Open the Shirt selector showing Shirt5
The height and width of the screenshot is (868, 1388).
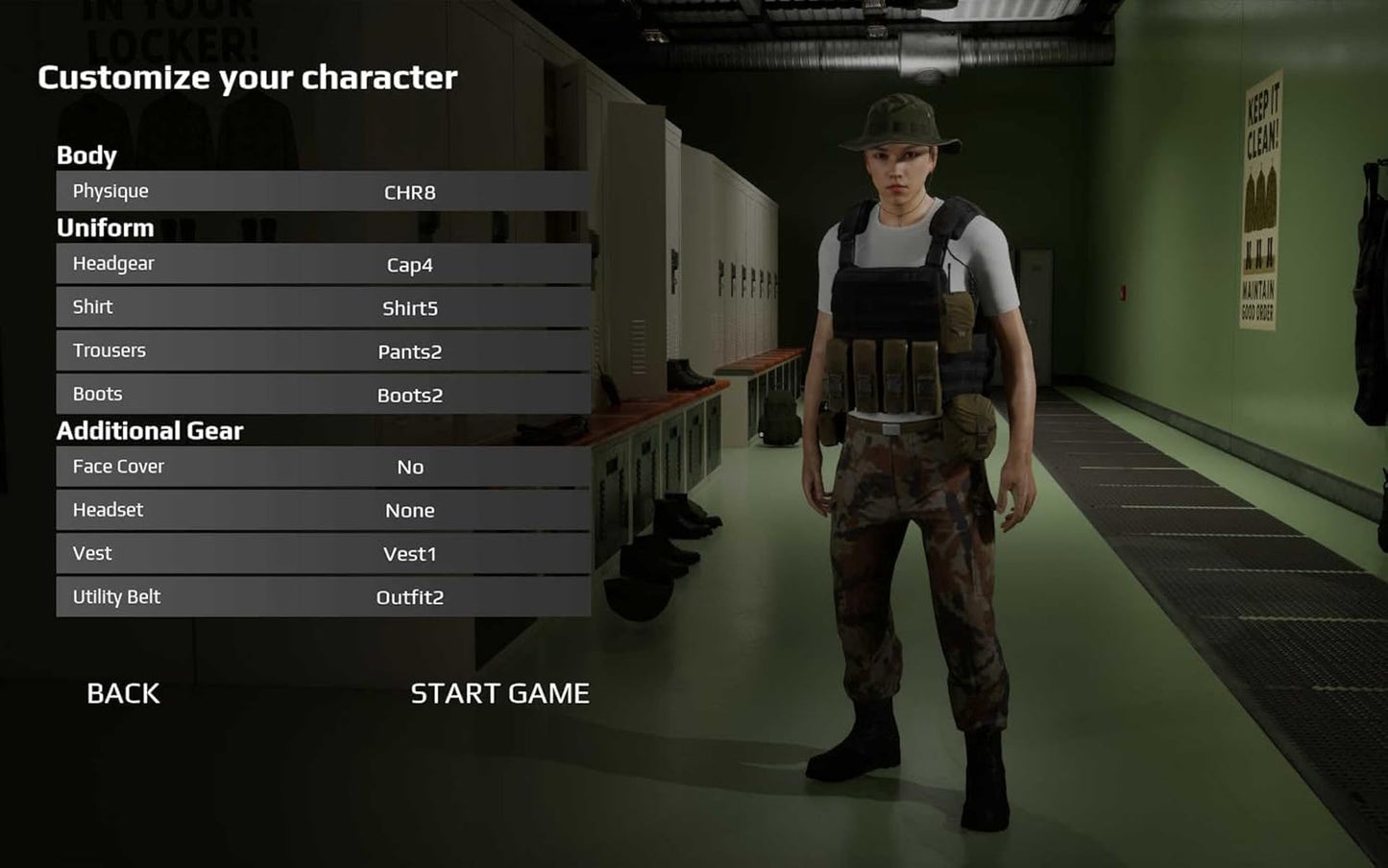(323, 307)
